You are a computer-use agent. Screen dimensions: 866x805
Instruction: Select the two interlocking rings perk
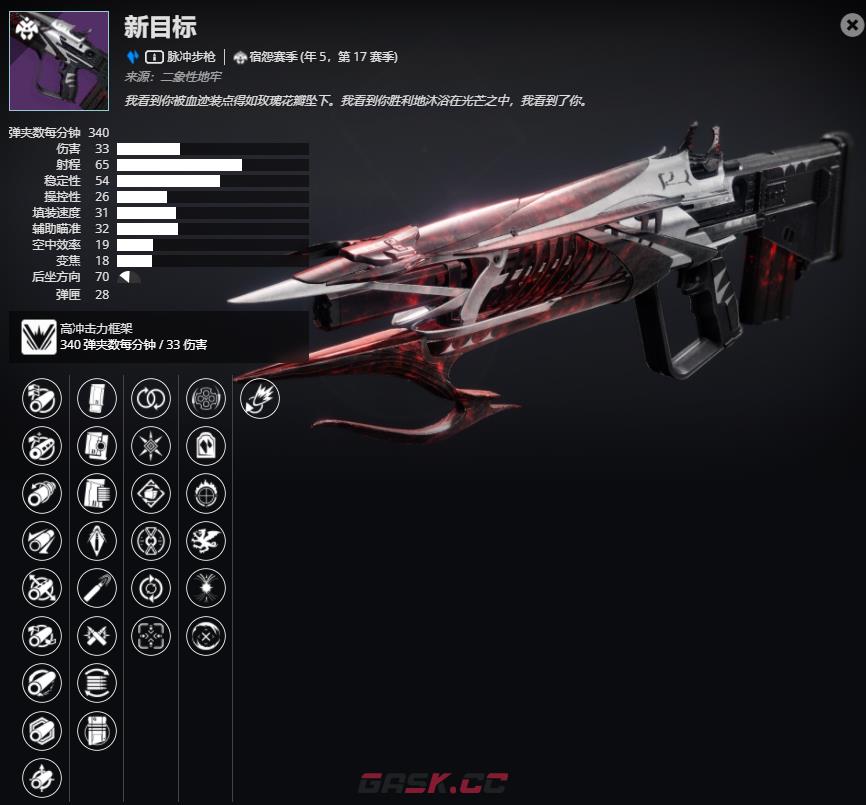(151, 400)
